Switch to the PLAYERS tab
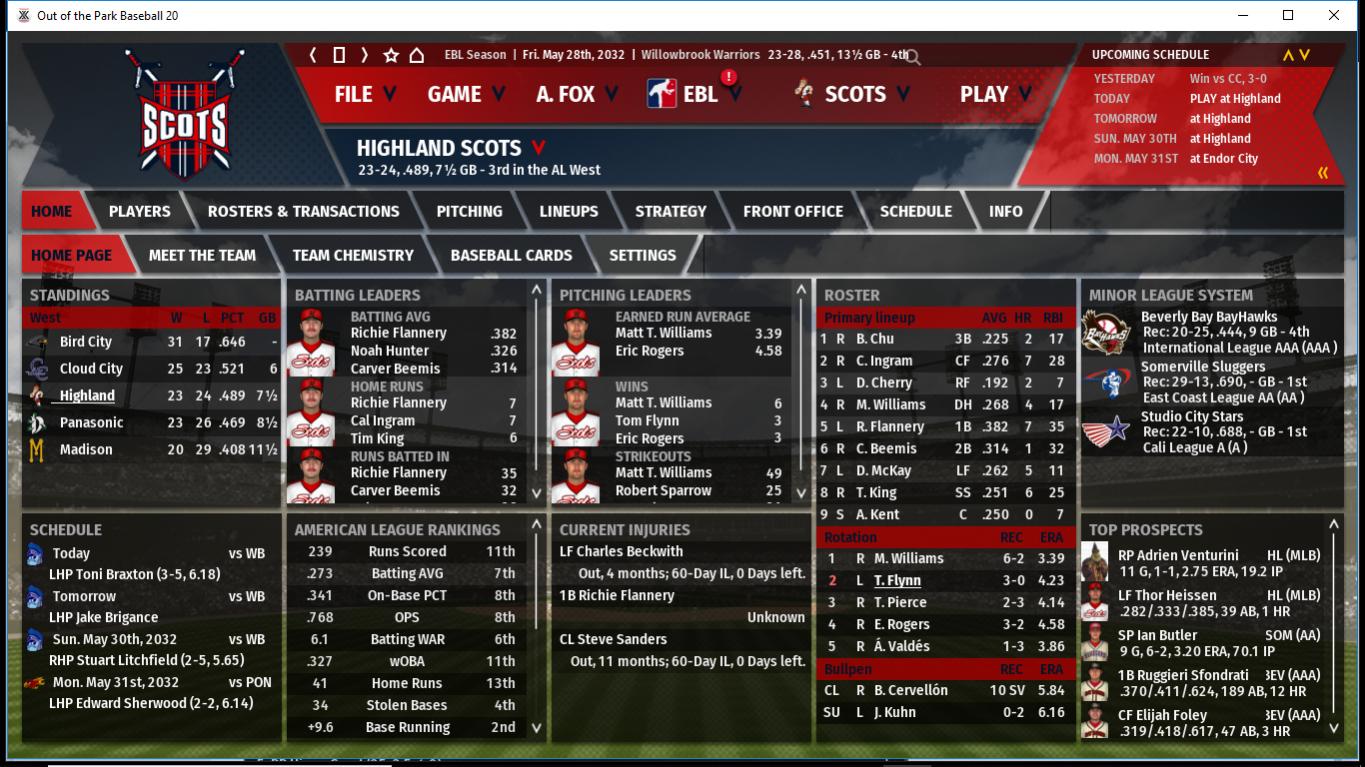Viewport: 1365px width, 767px height. [139, 211]
